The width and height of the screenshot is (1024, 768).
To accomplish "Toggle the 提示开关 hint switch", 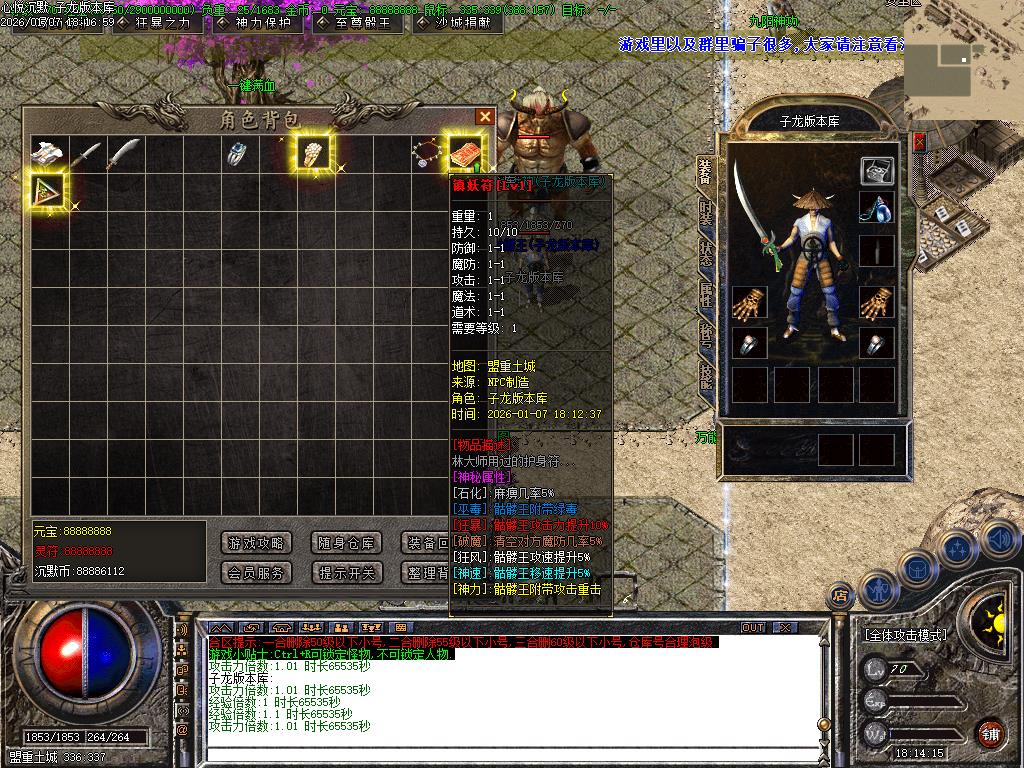I will 346,573.
